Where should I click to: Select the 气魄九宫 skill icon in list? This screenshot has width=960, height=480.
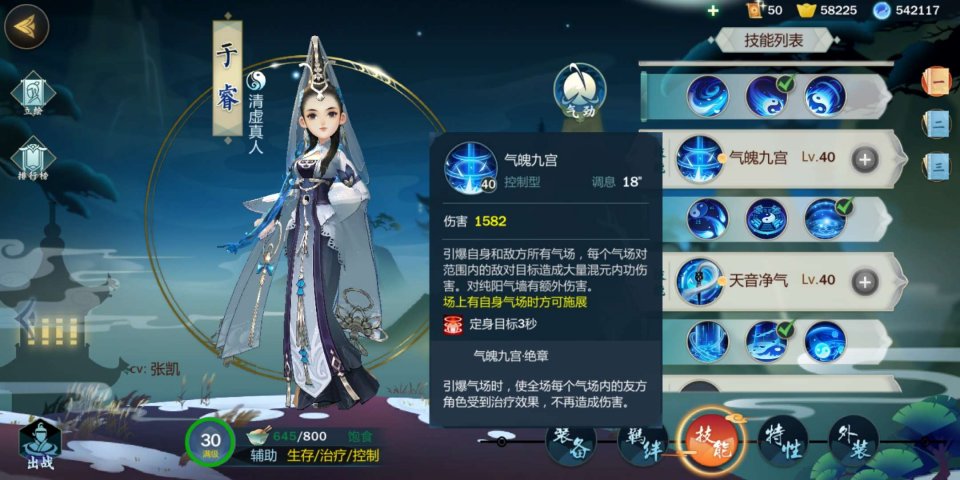tap(700, 158)
